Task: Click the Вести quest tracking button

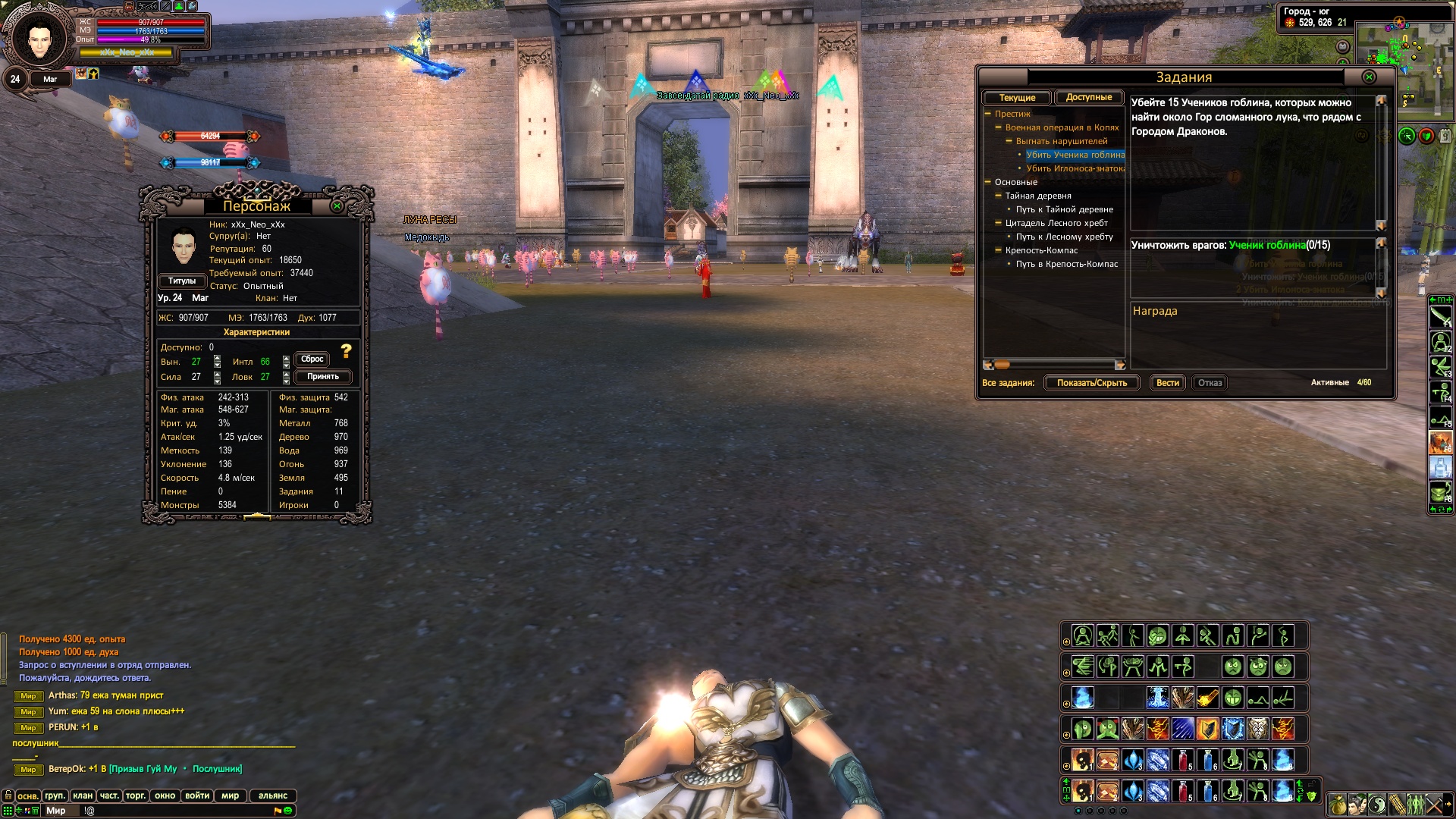Action: [x=1167, y=383]
